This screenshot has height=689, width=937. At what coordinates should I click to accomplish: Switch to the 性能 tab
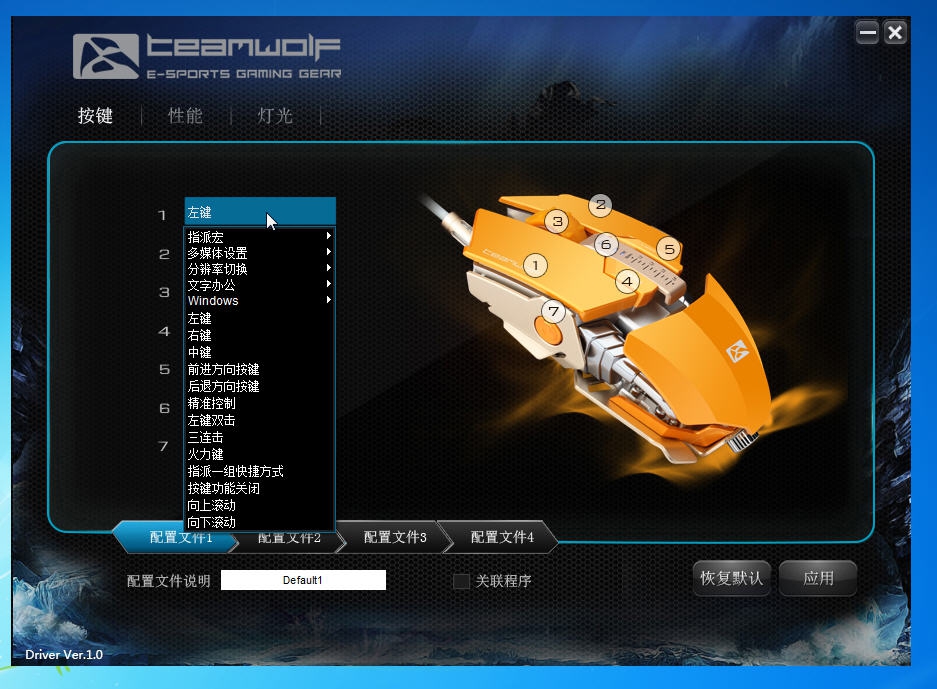tap(185, 116)
